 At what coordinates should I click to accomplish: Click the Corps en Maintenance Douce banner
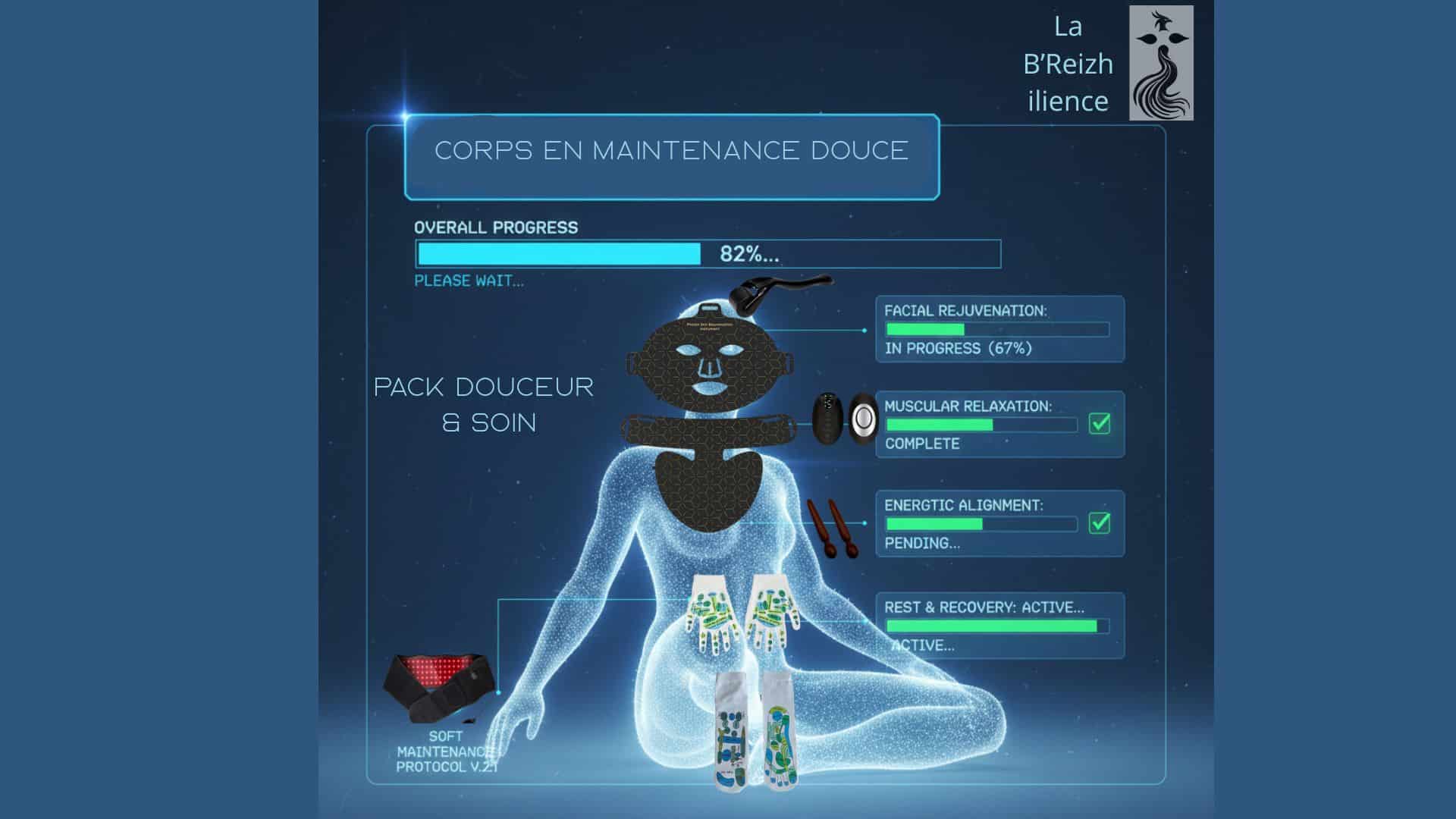[x=672, y=157]
